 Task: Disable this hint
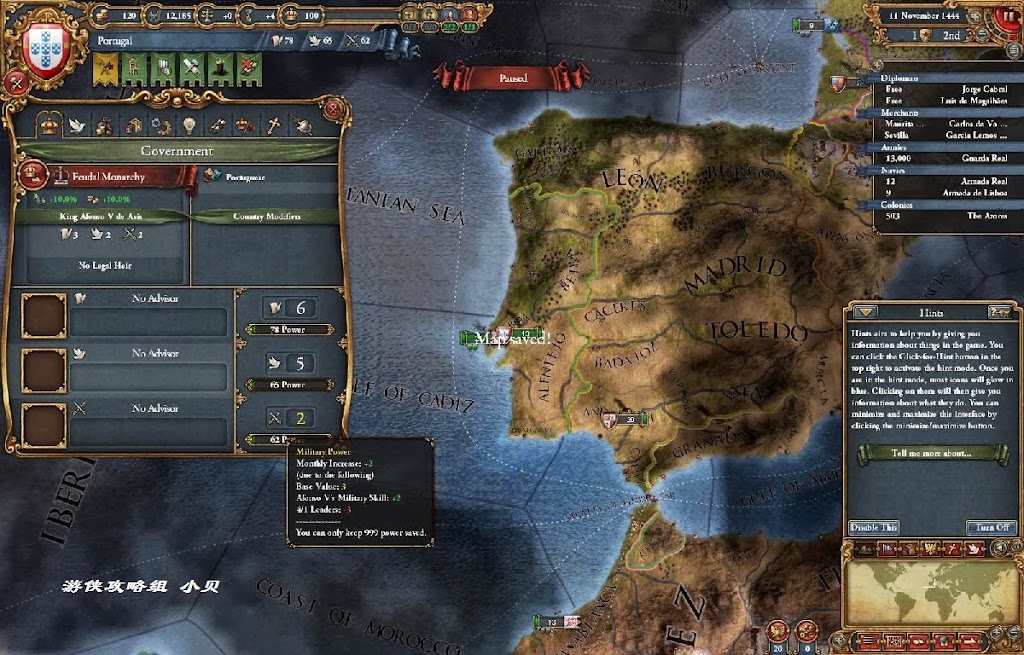pyautogui.click(x=873, y=527)
